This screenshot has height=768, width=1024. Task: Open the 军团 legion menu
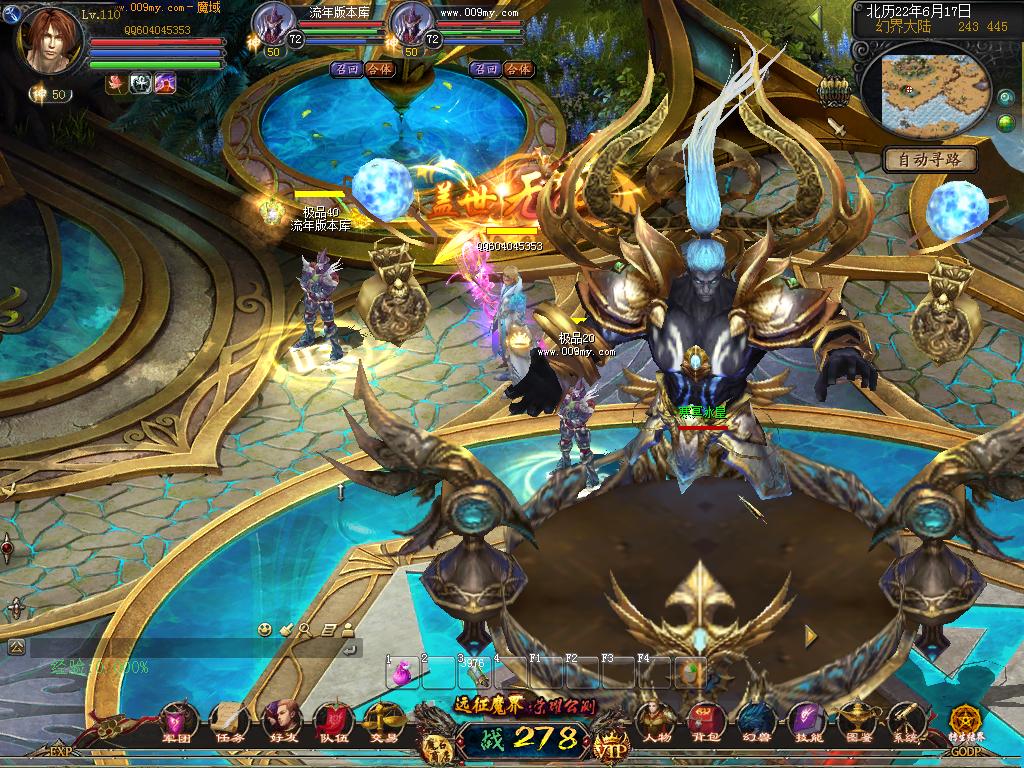177,720
